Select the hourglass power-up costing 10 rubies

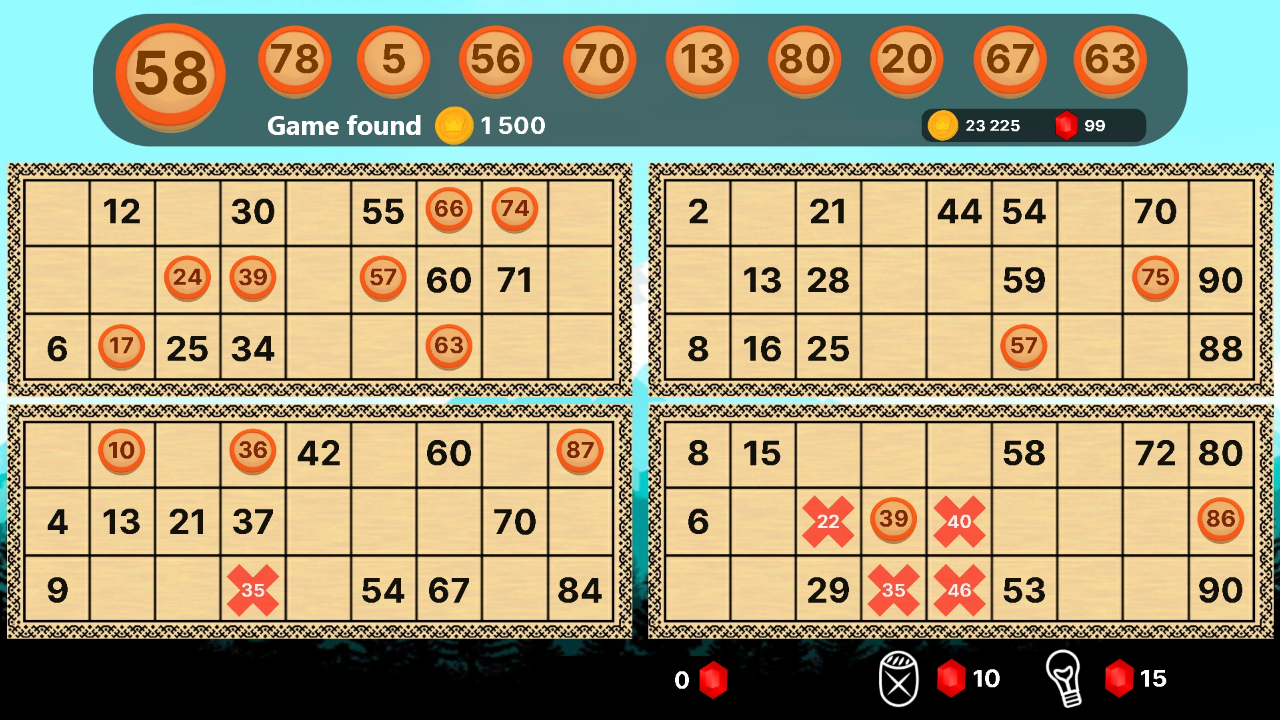coord(899,678)
